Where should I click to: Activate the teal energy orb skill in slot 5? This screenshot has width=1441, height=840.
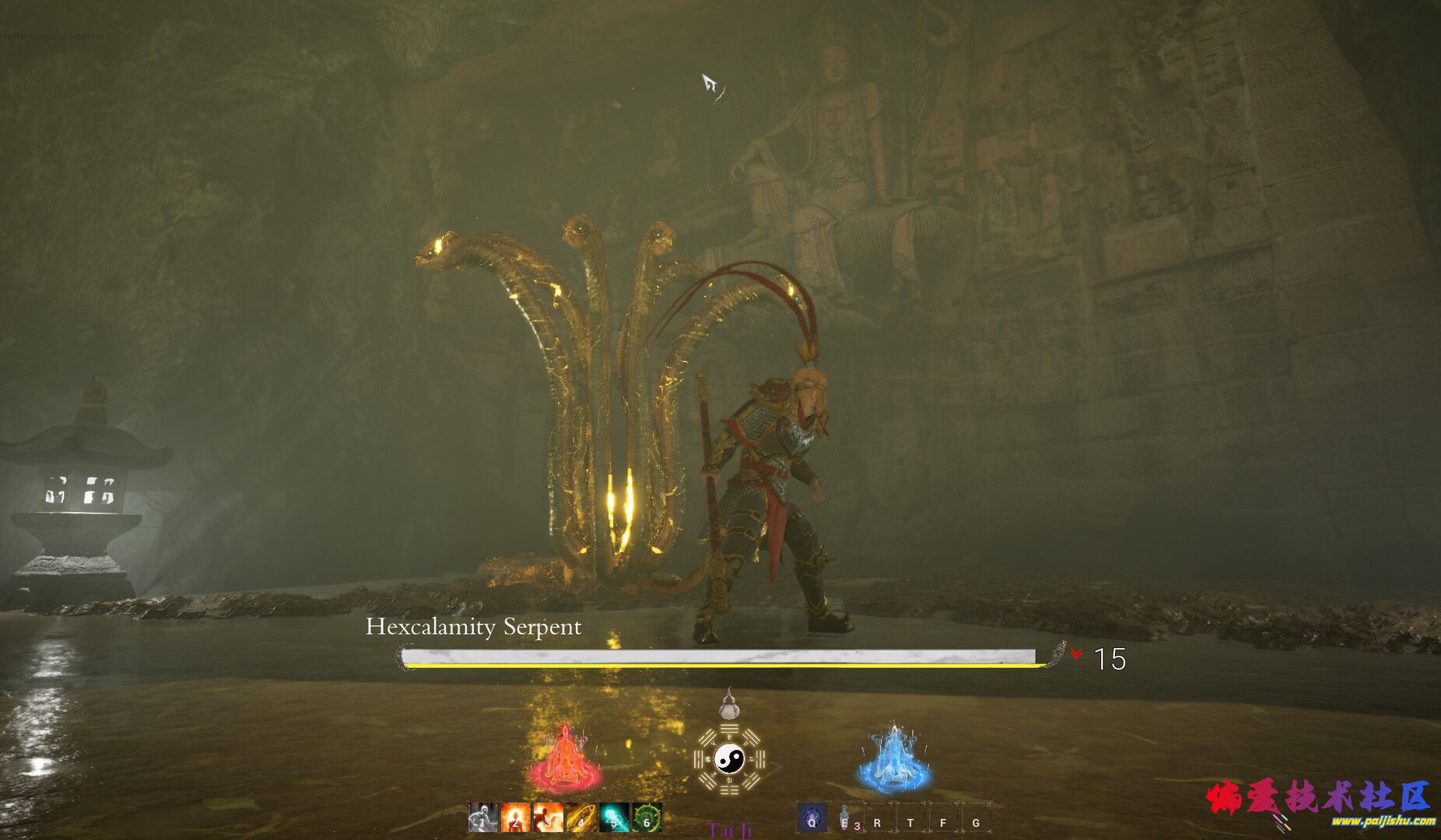click(x=614, y=817)
